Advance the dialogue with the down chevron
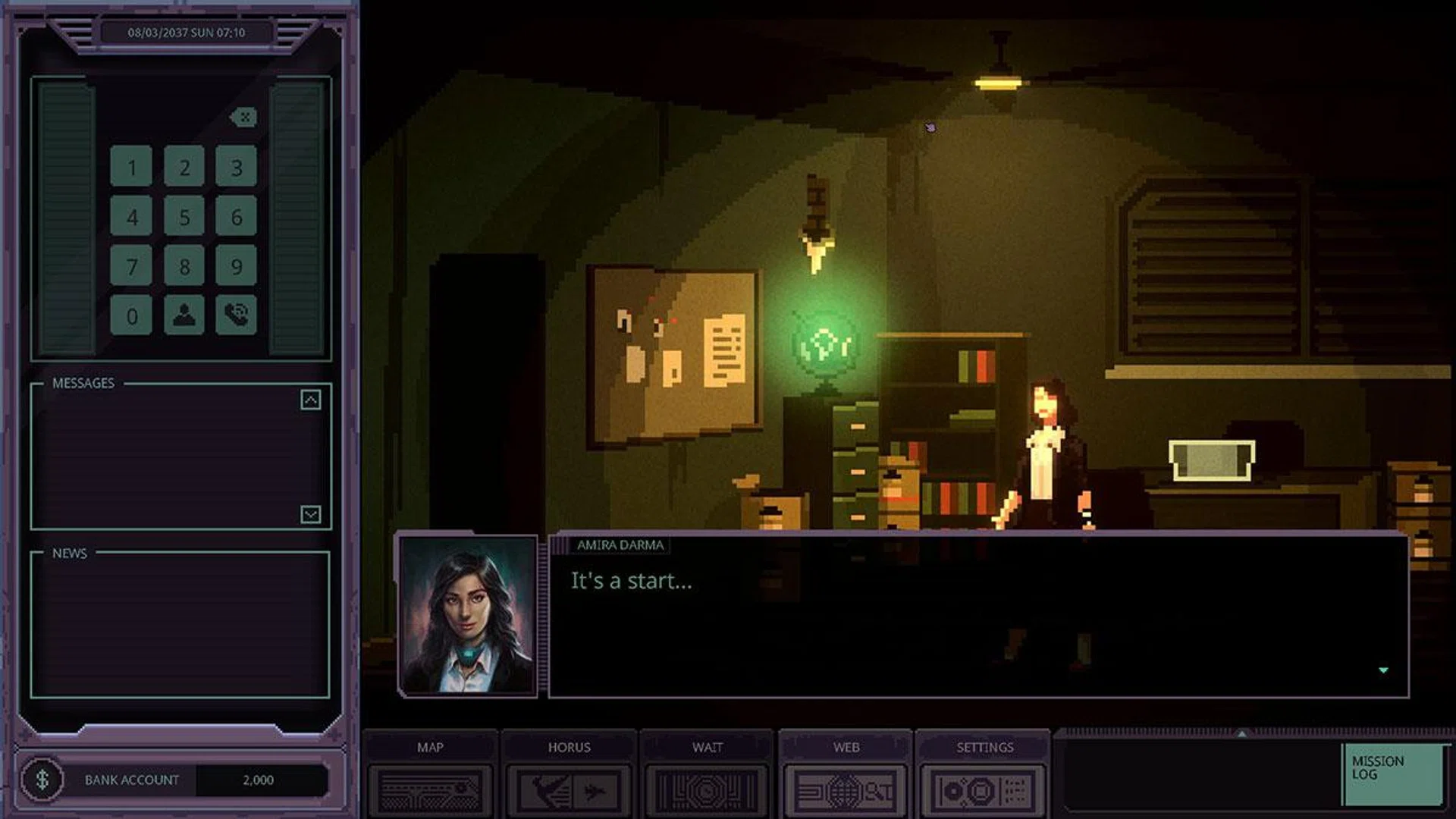 pos(1383,670)
